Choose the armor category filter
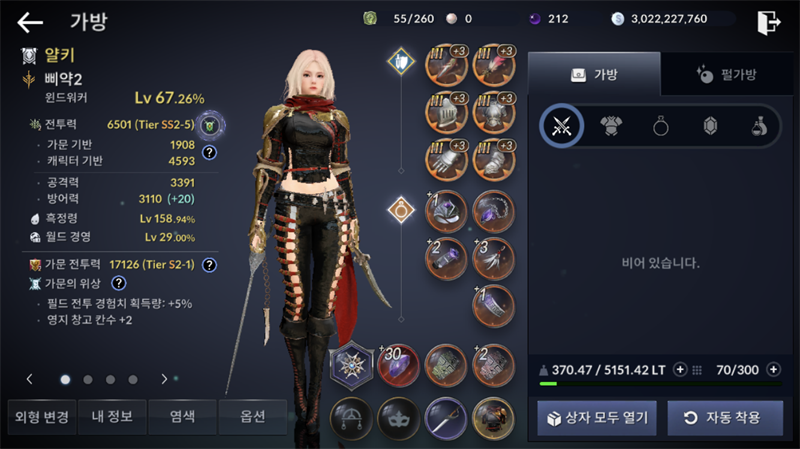Viewport: 800px width, 449px height. tap(611, 126)
